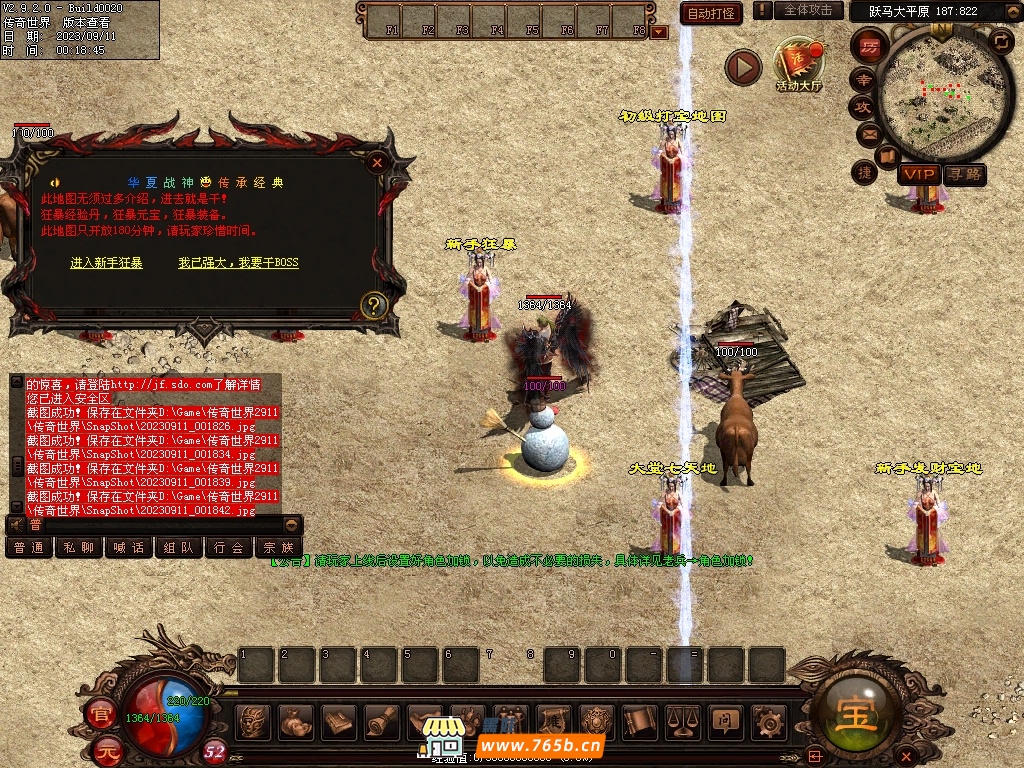This screenshot has width=1024, height=768.
Task: Close the NPC dialogue window
Action: point(377,162)
